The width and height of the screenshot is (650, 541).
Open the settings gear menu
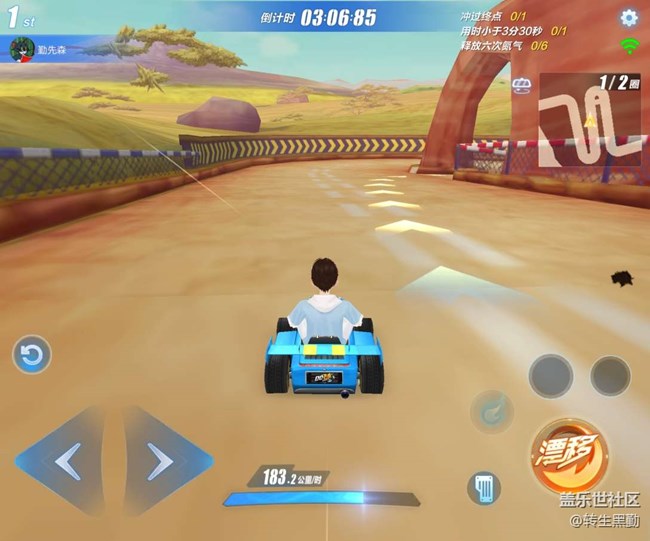click(629, 17)
